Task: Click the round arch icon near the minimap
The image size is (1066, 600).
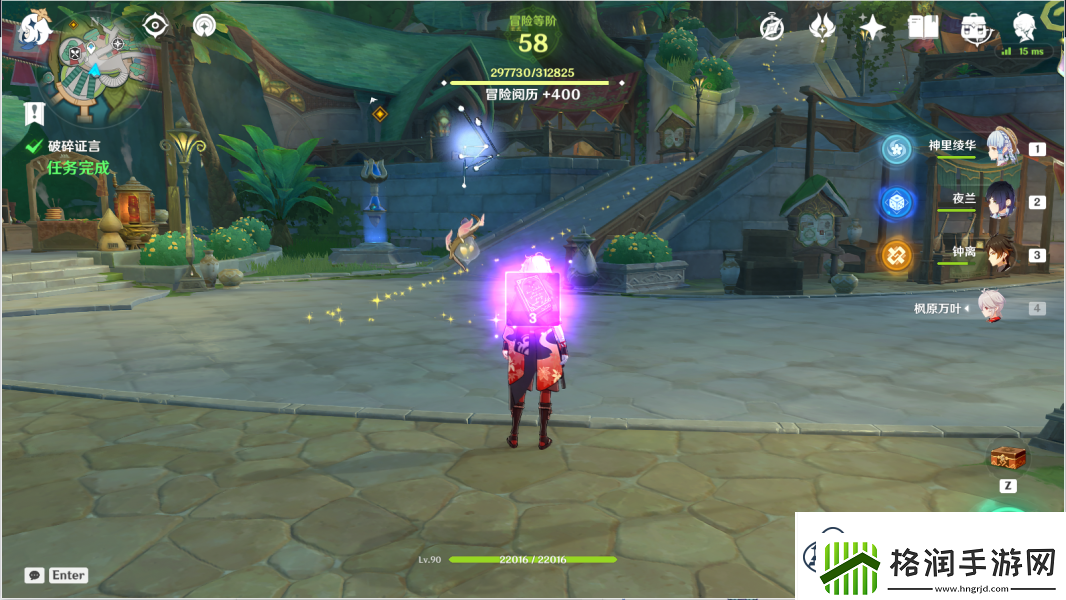Action: pos(204,25)
